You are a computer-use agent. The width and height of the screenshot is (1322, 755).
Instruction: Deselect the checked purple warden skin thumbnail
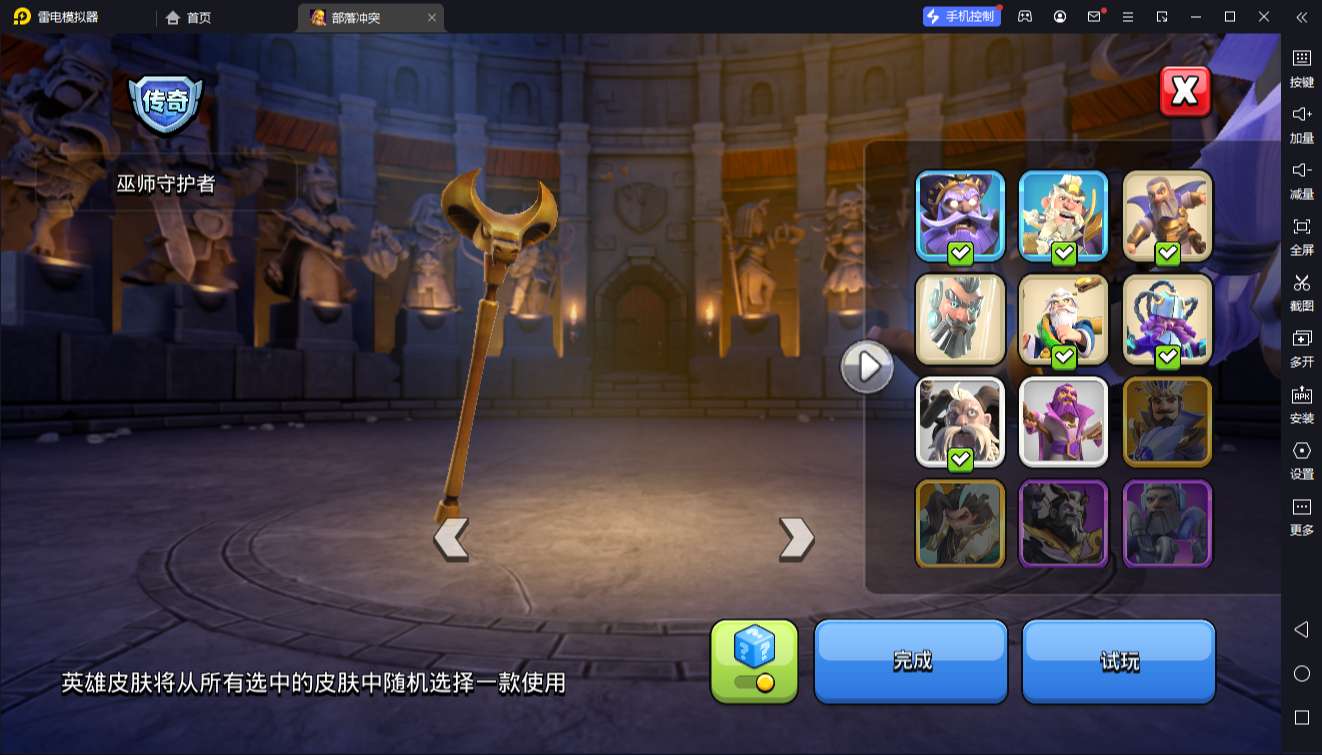pyautogui.click(x=960, y=214)
